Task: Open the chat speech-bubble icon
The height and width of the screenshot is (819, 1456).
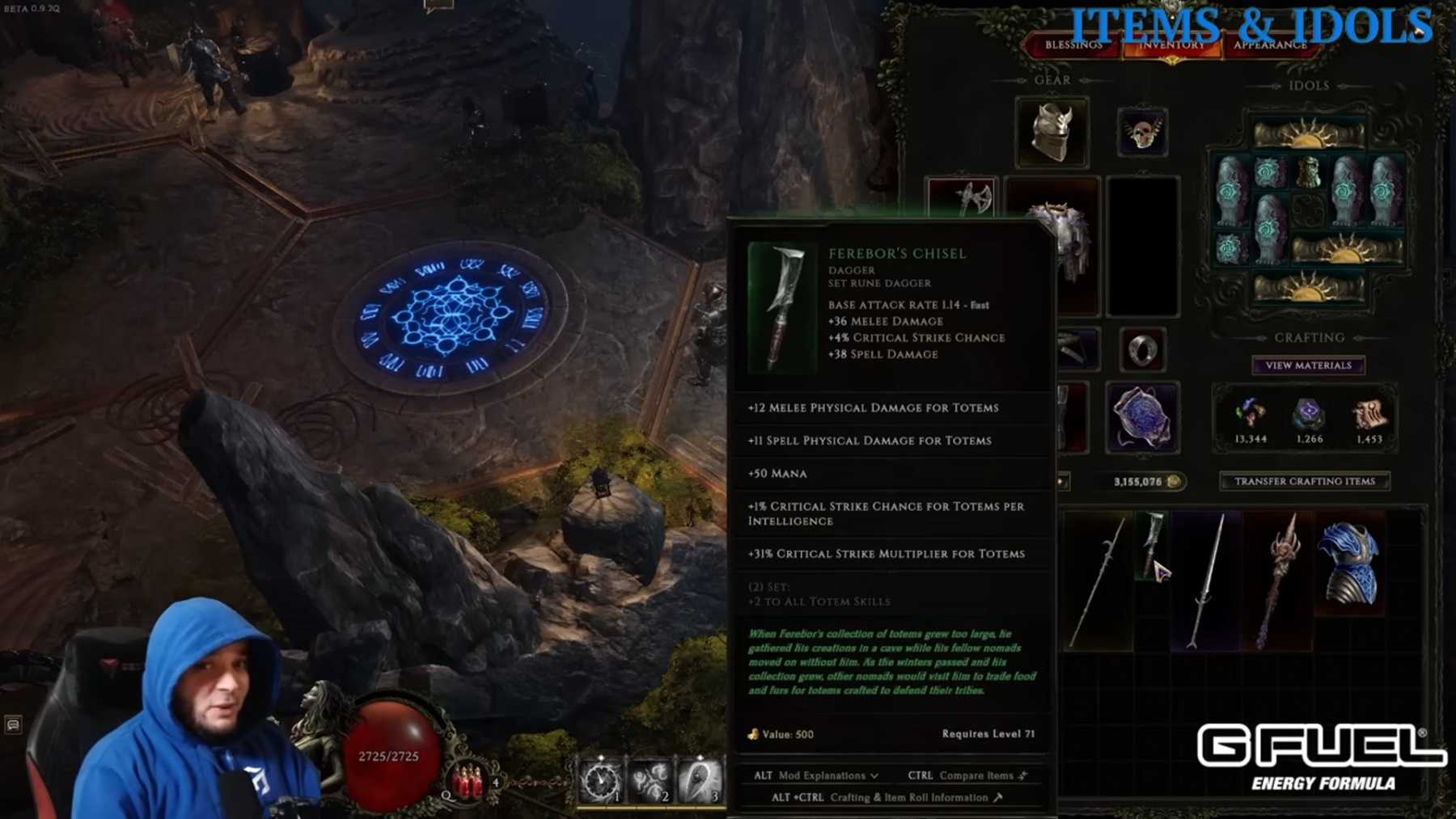Action: click(x=13, y=724)
